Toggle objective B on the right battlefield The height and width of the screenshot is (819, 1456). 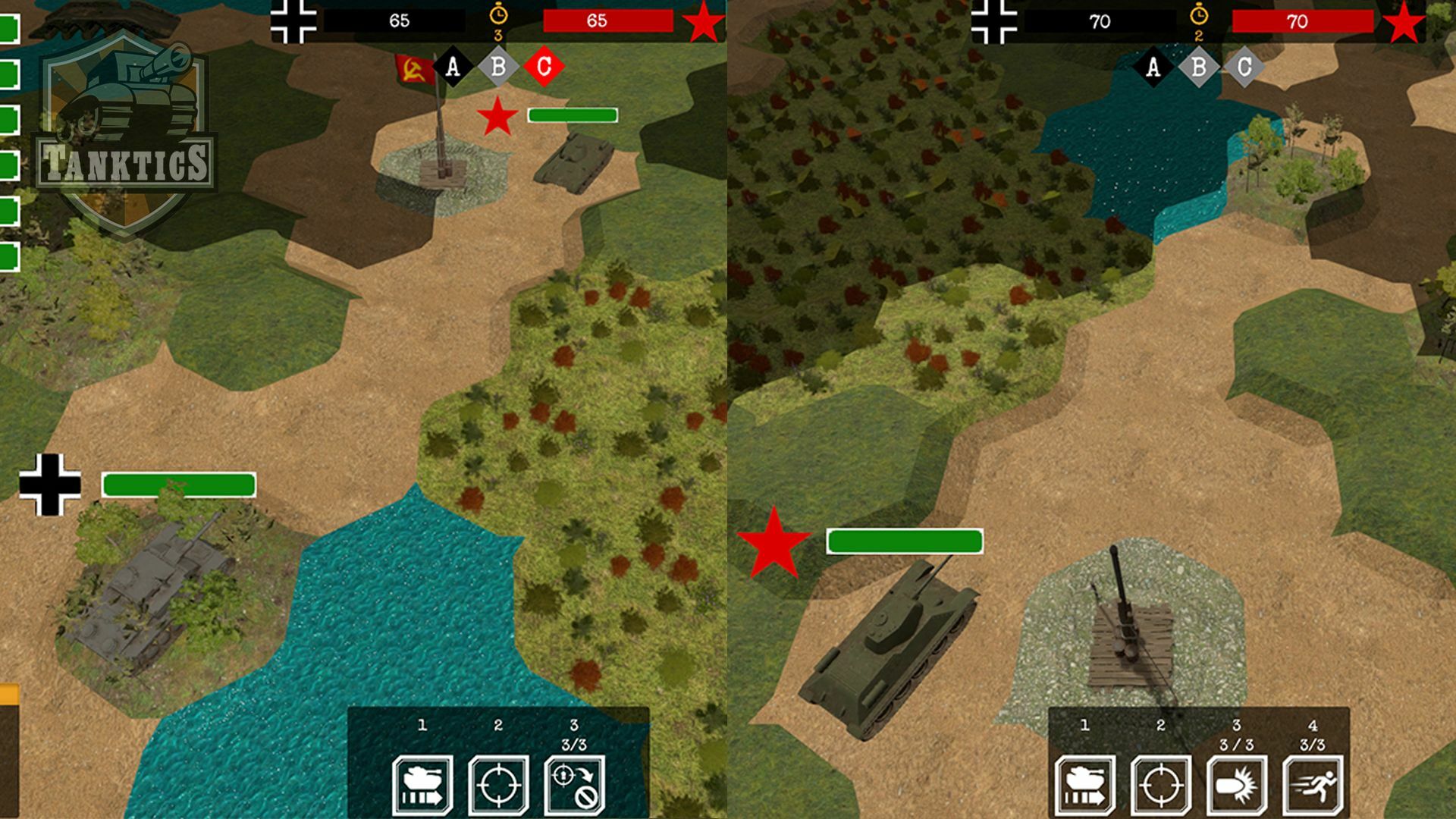pos(1198,67)
